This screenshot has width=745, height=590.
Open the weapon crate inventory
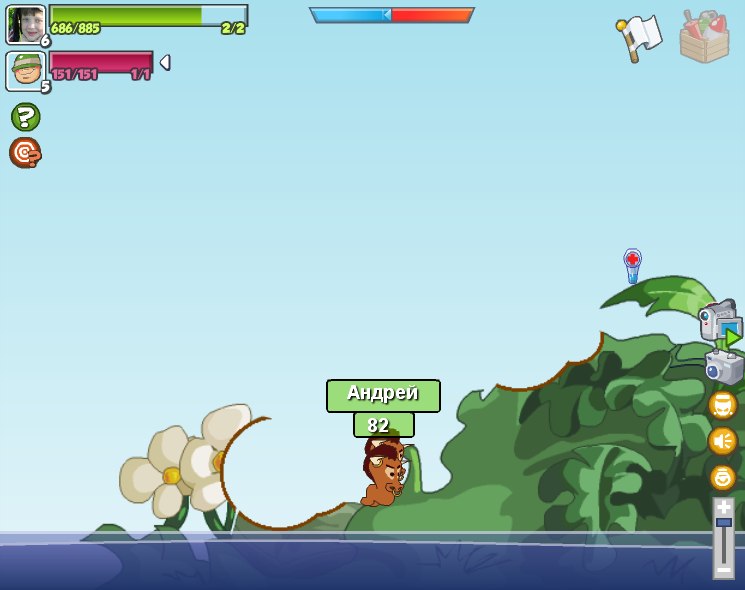pos(704,37)
